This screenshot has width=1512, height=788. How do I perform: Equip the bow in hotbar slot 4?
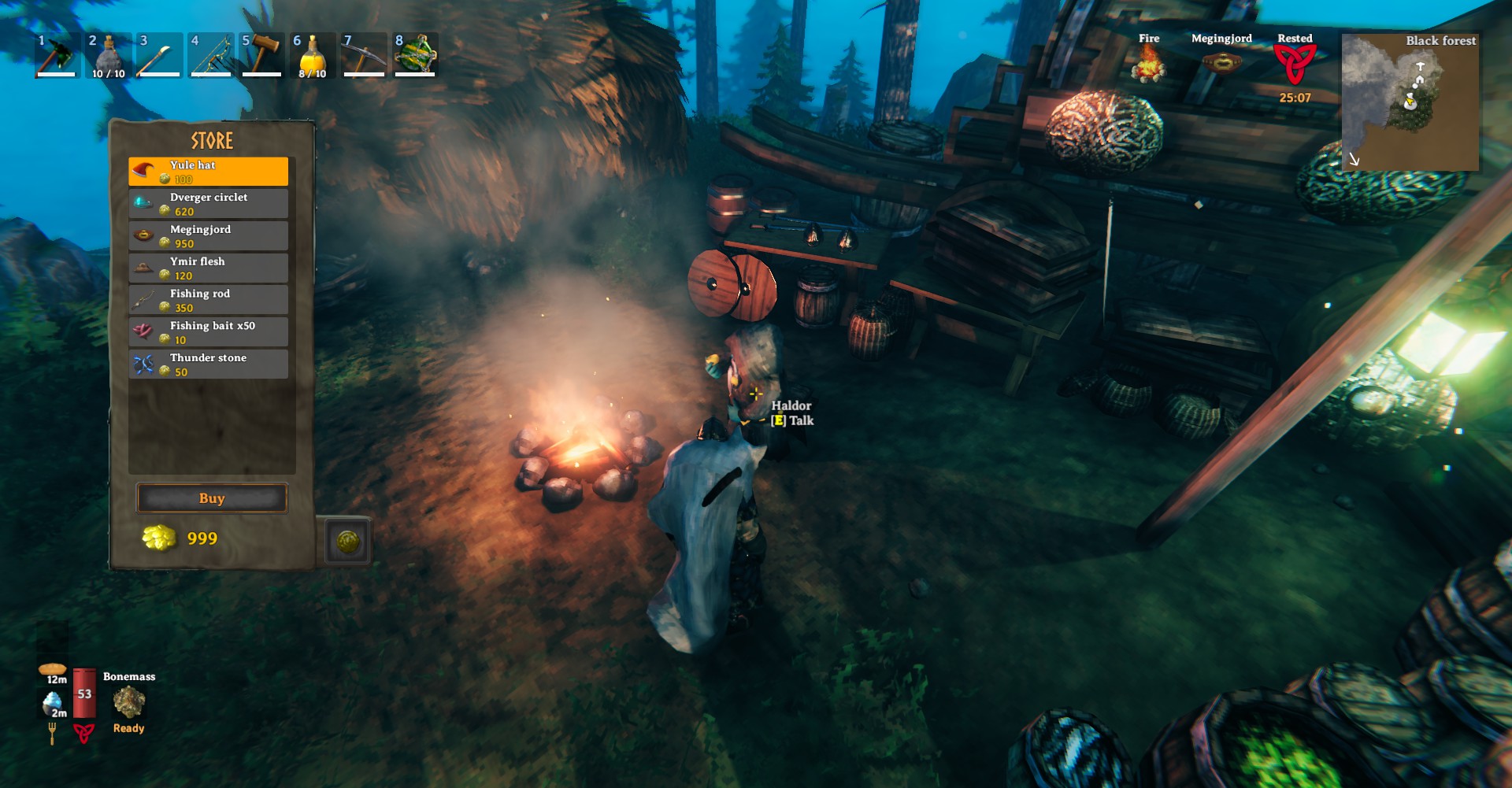pos(210,55)
